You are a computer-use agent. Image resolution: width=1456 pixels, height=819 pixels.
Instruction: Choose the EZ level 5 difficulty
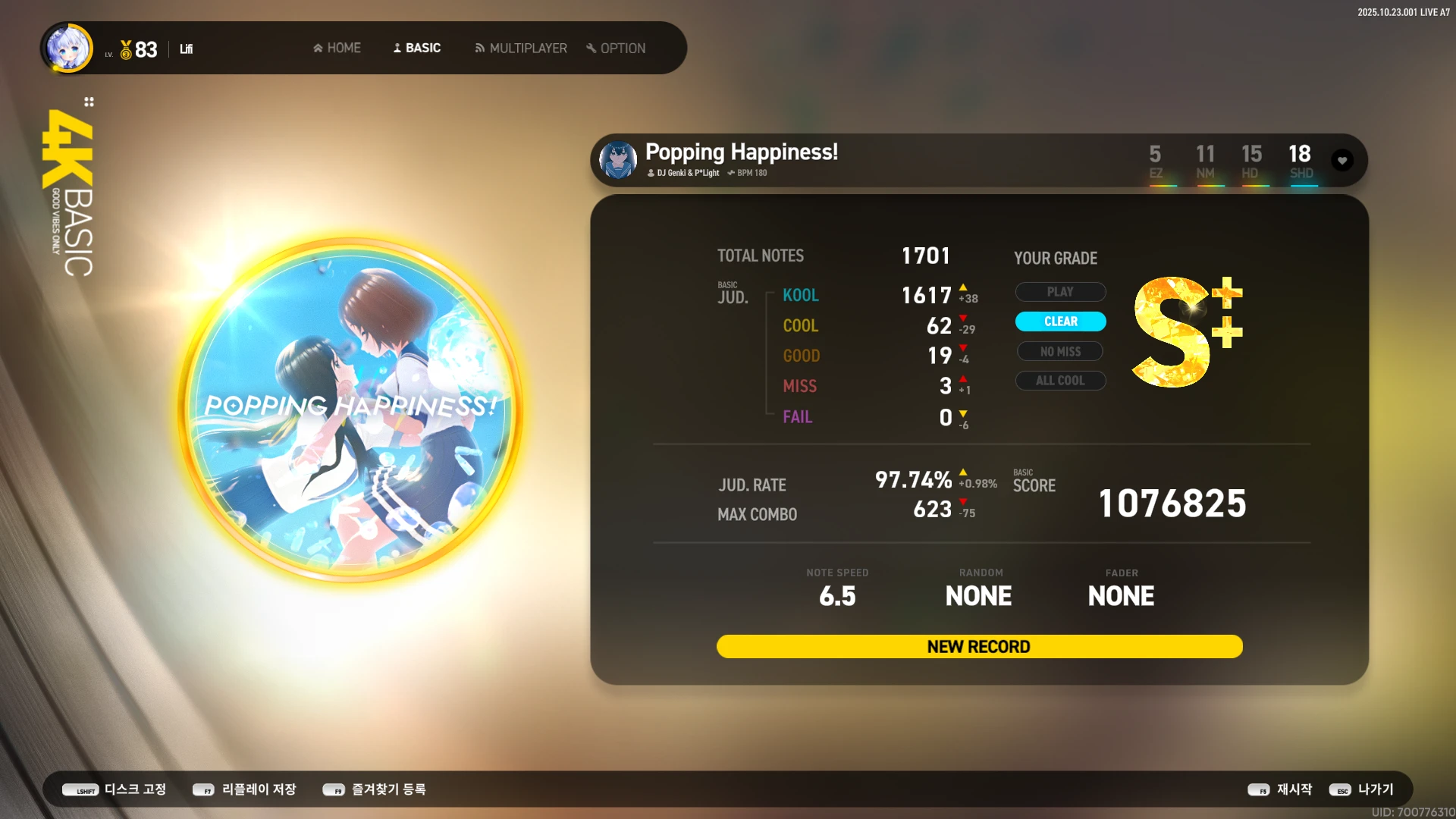(1155, 162)
